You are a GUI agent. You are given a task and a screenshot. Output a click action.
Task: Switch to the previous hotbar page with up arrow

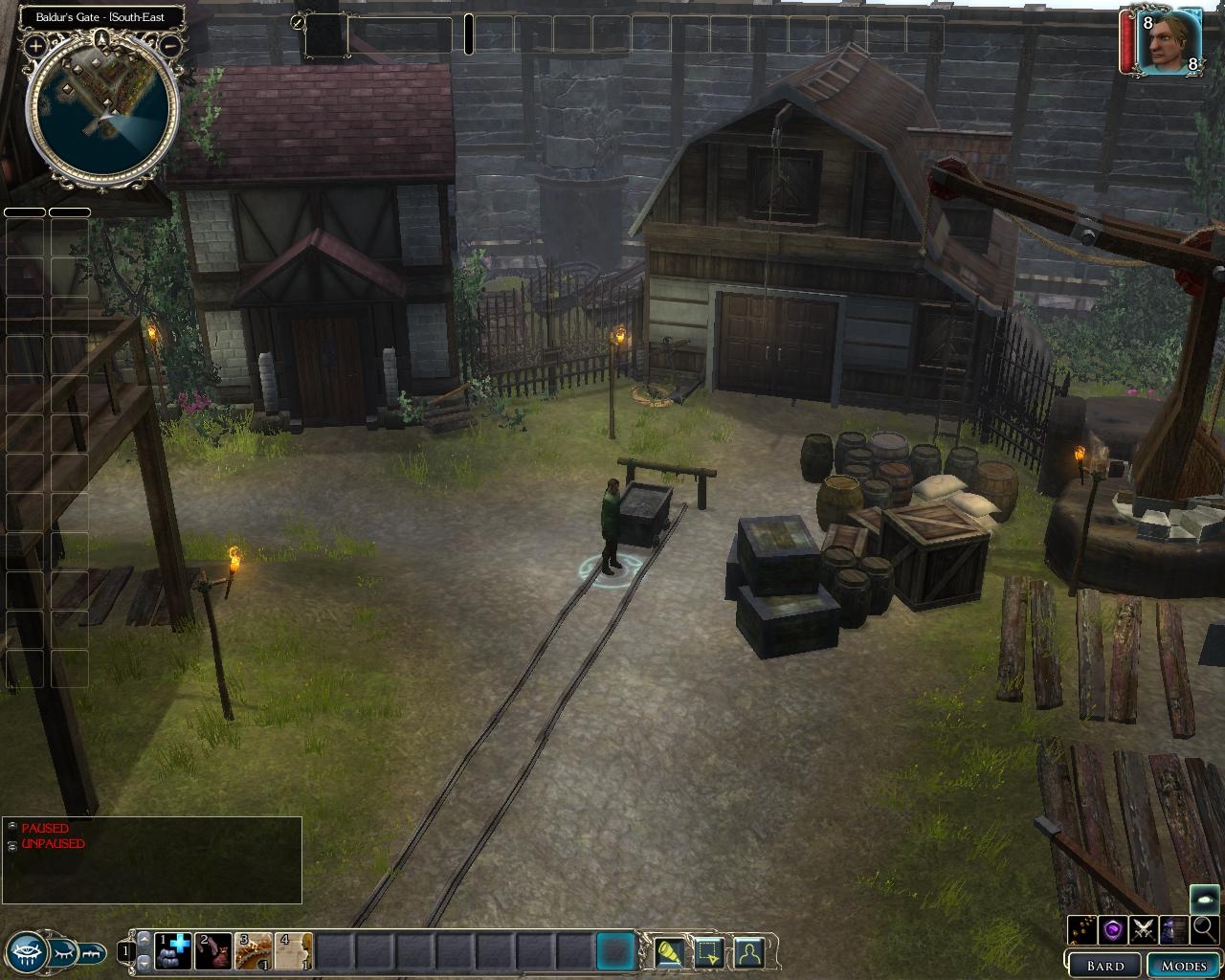click(x=145, y=941)
